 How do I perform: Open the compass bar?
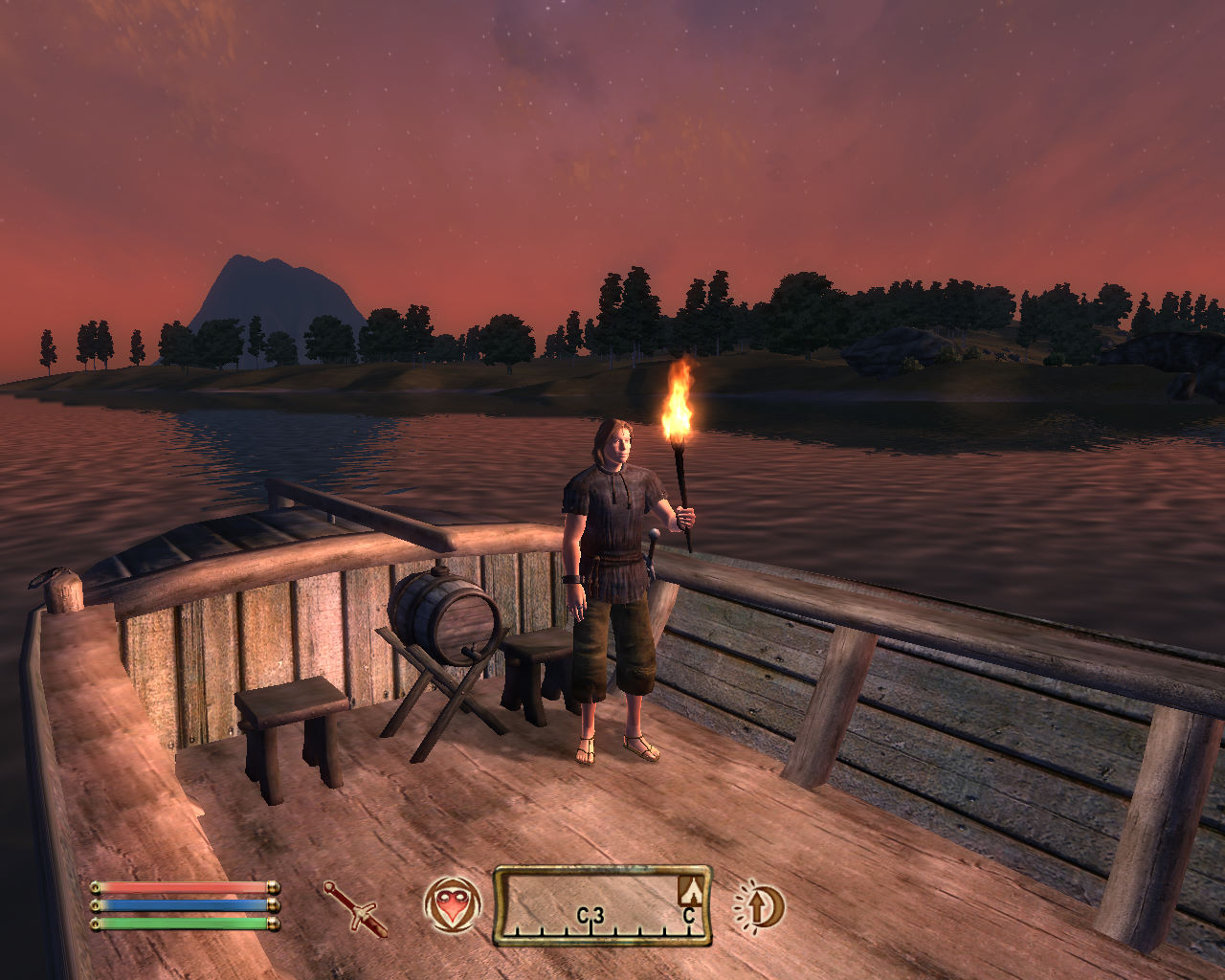point(602,906)
